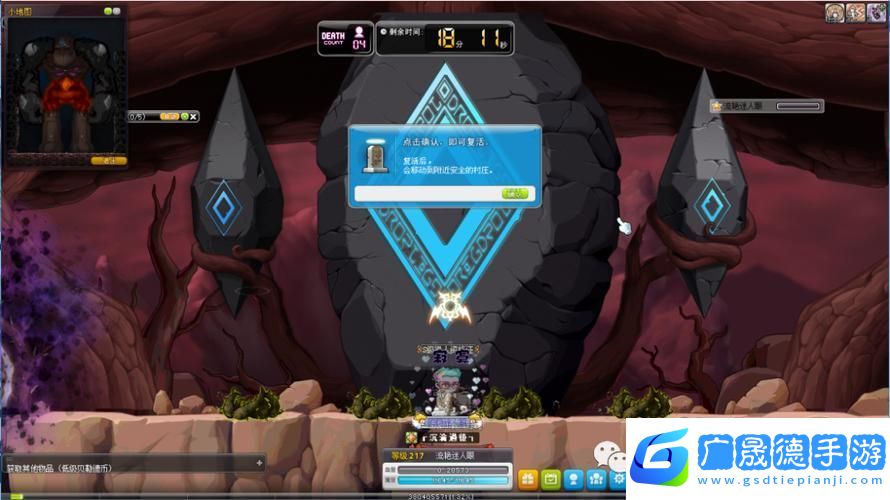The image size is (890, 500).
Task: Open the blue character info menu
Action: point(573,478)
